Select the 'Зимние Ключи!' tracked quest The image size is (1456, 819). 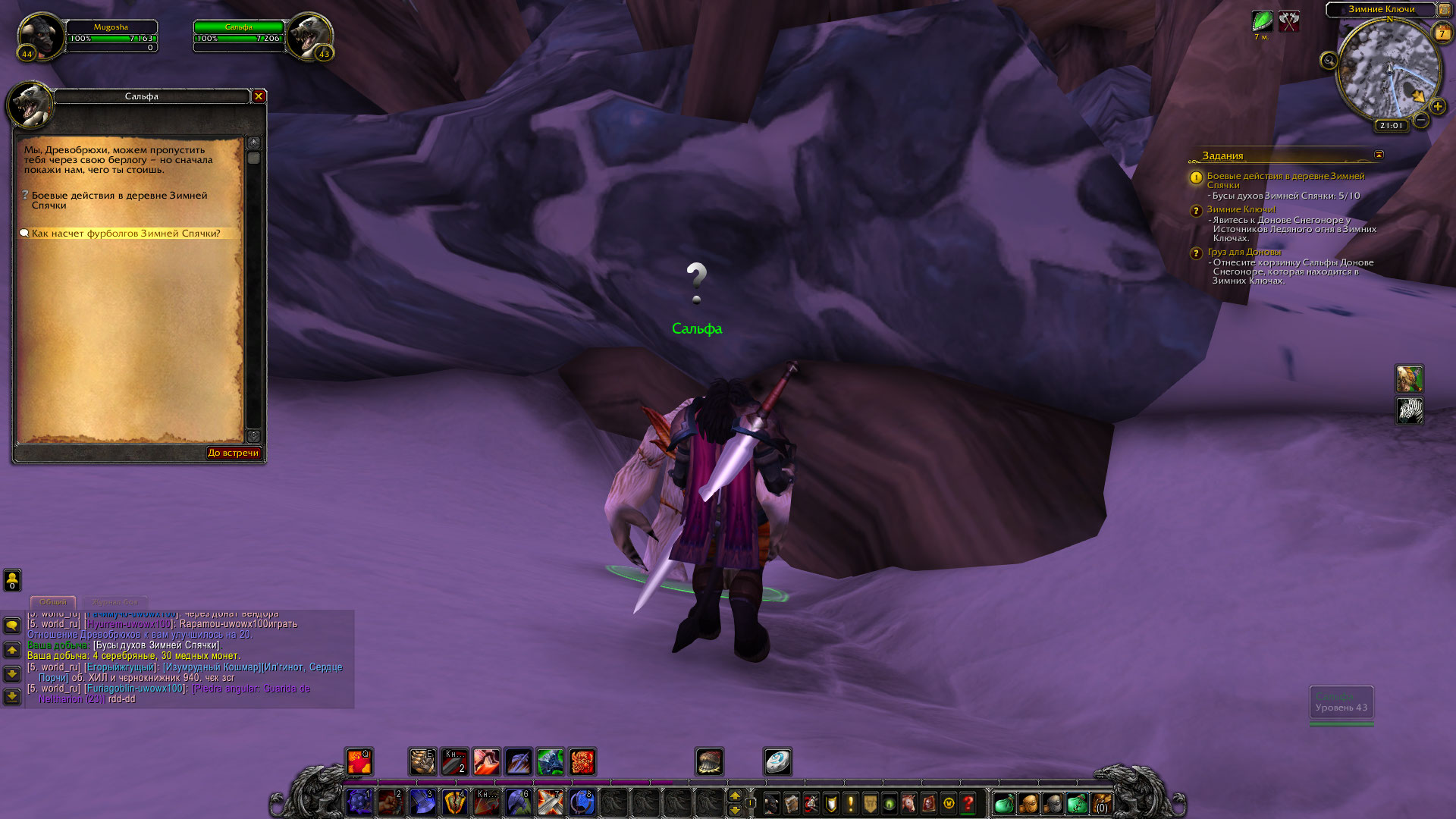[x=1241, y=209]
